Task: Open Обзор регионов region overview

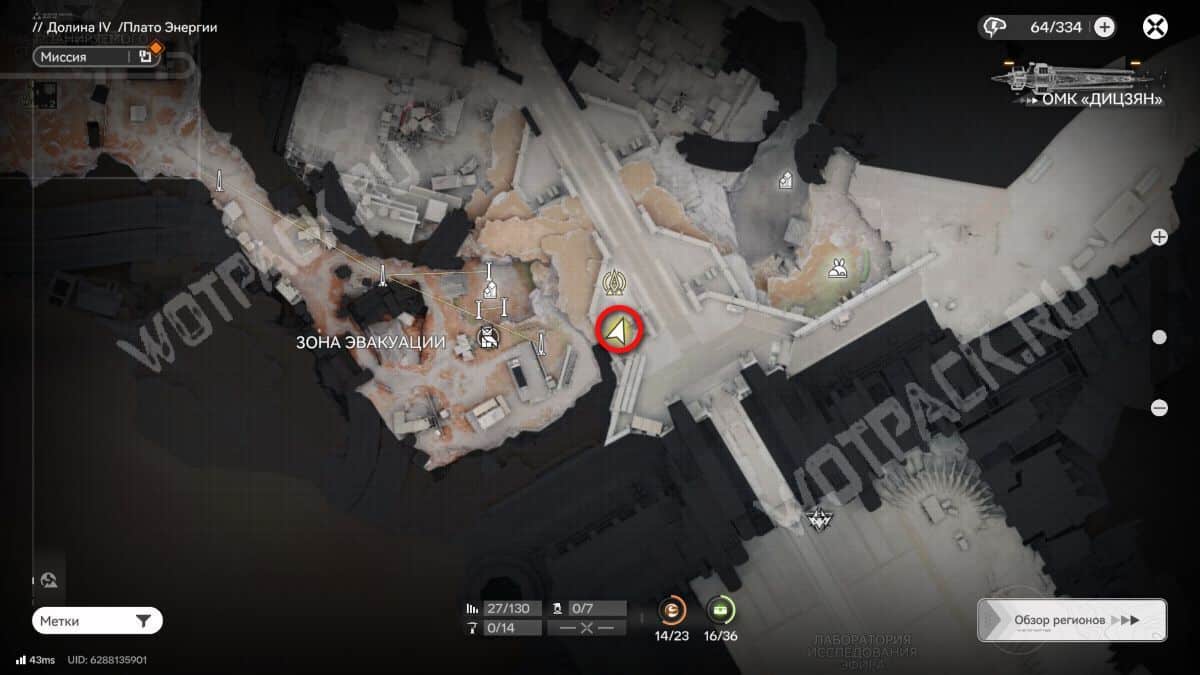Action: [1071, 620]
